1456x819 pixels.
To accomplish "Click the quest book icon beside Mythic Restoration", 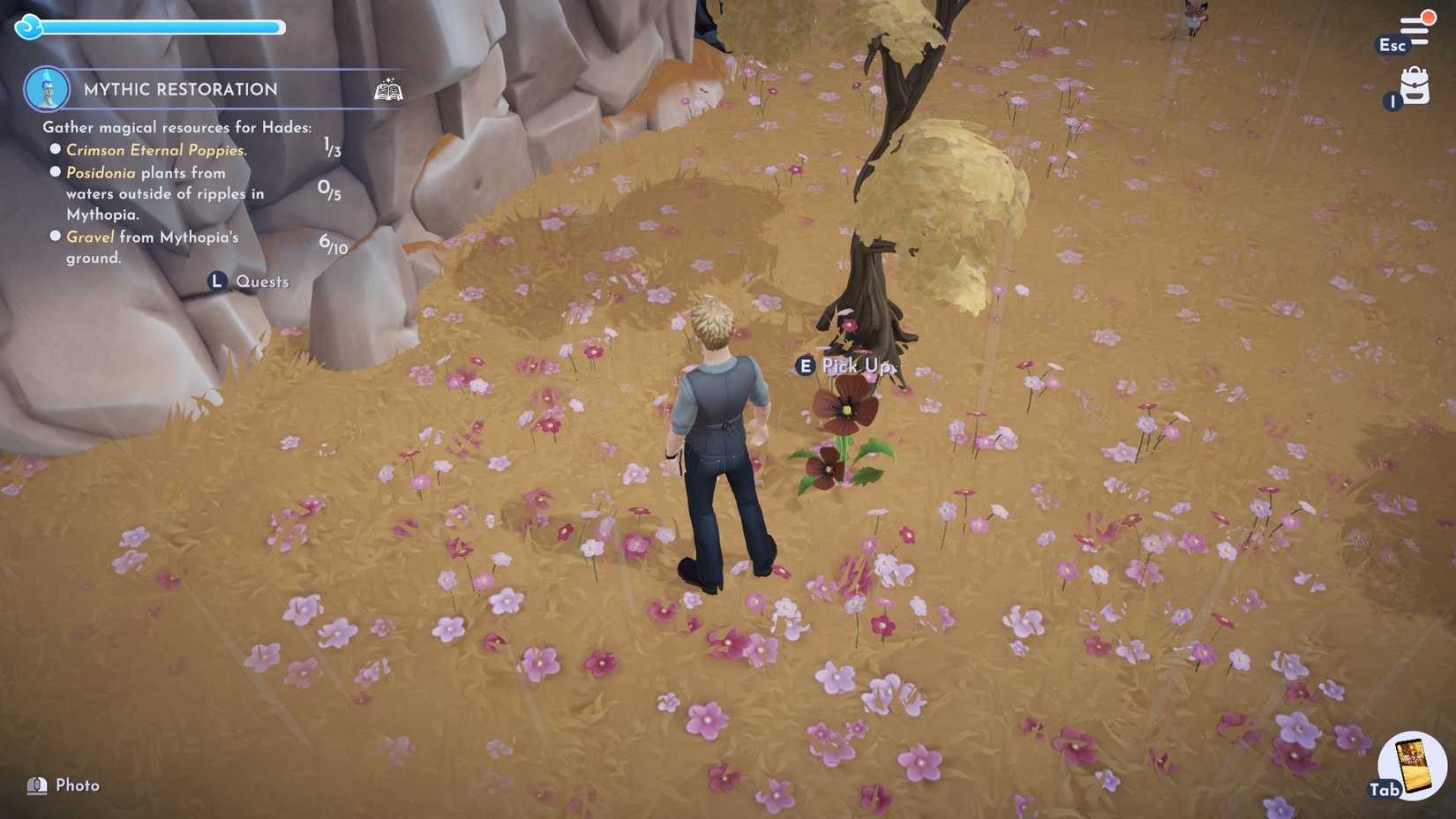I will tap(388, 88).
